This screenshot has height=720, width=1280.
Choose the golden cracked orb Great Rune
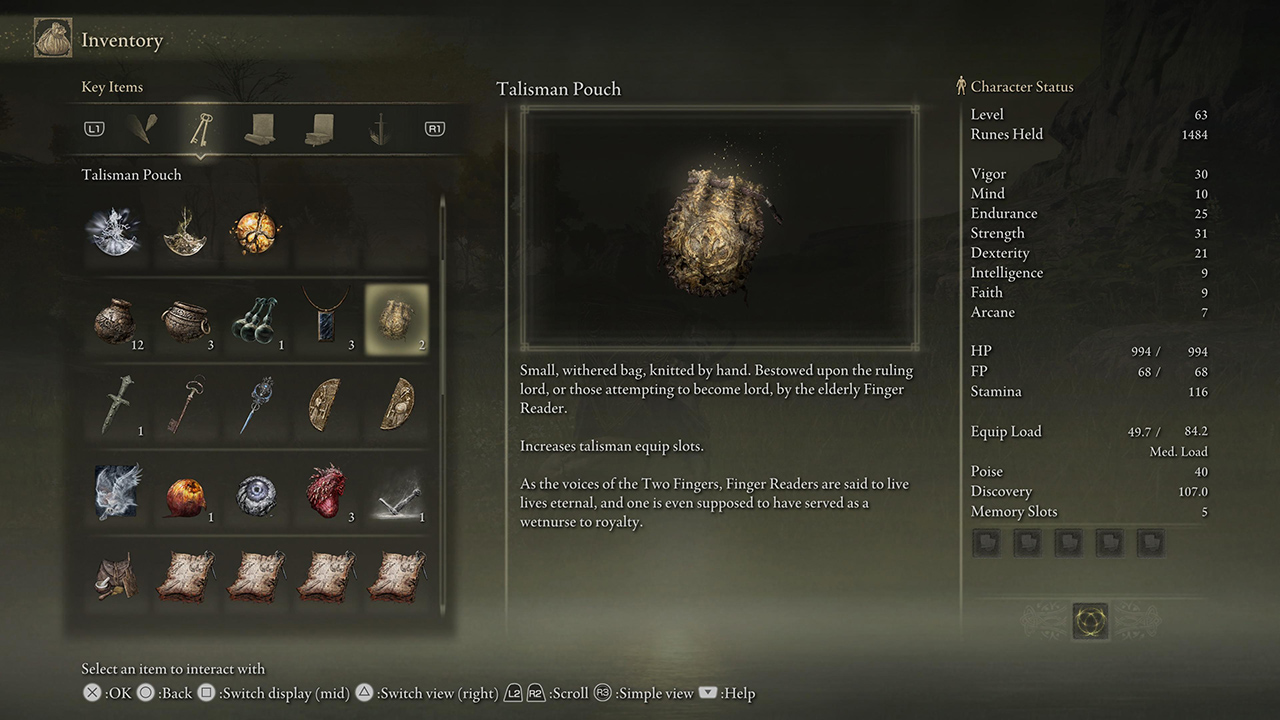coord(254,232)
